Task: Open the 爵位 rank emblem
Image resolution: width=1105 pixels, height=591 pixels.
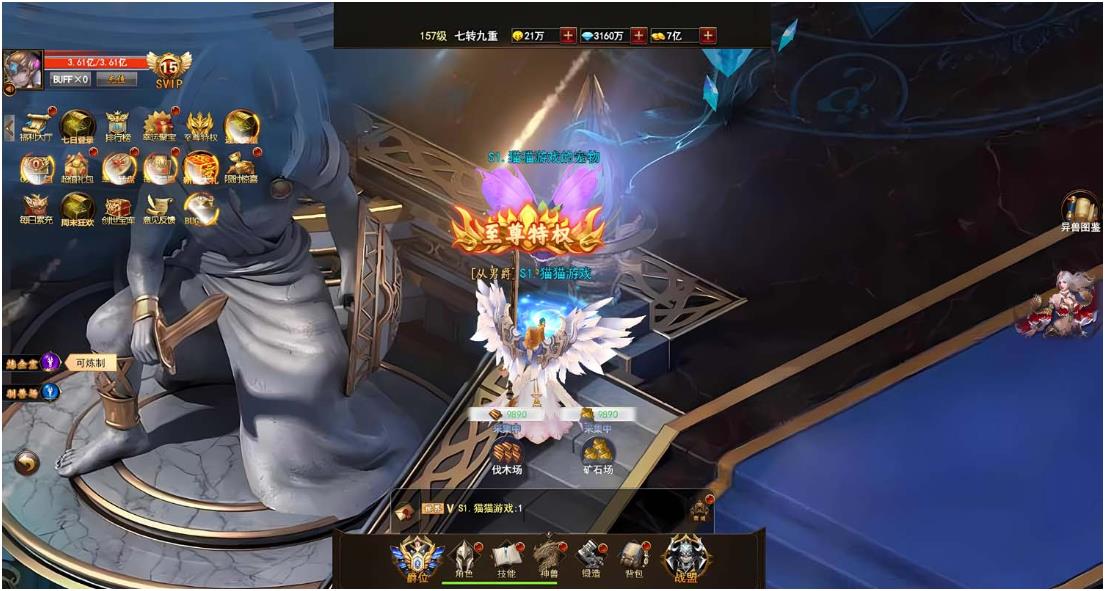Action: click(416, 558)
